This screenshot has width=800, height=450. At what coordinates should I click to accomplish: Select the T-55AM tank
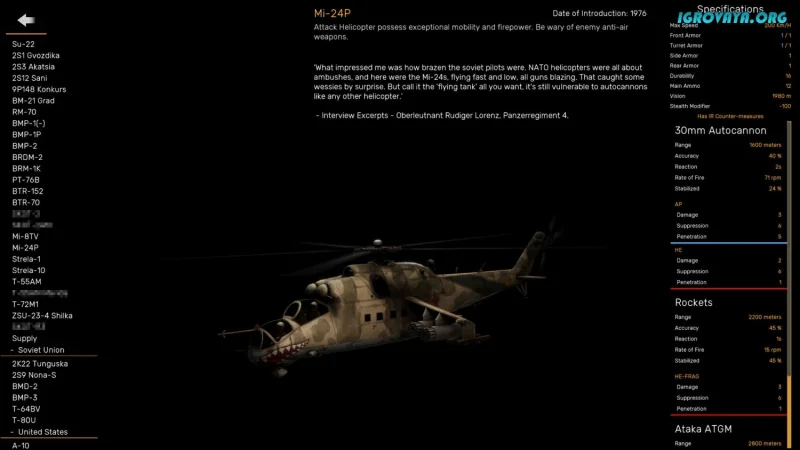point(27,282)
